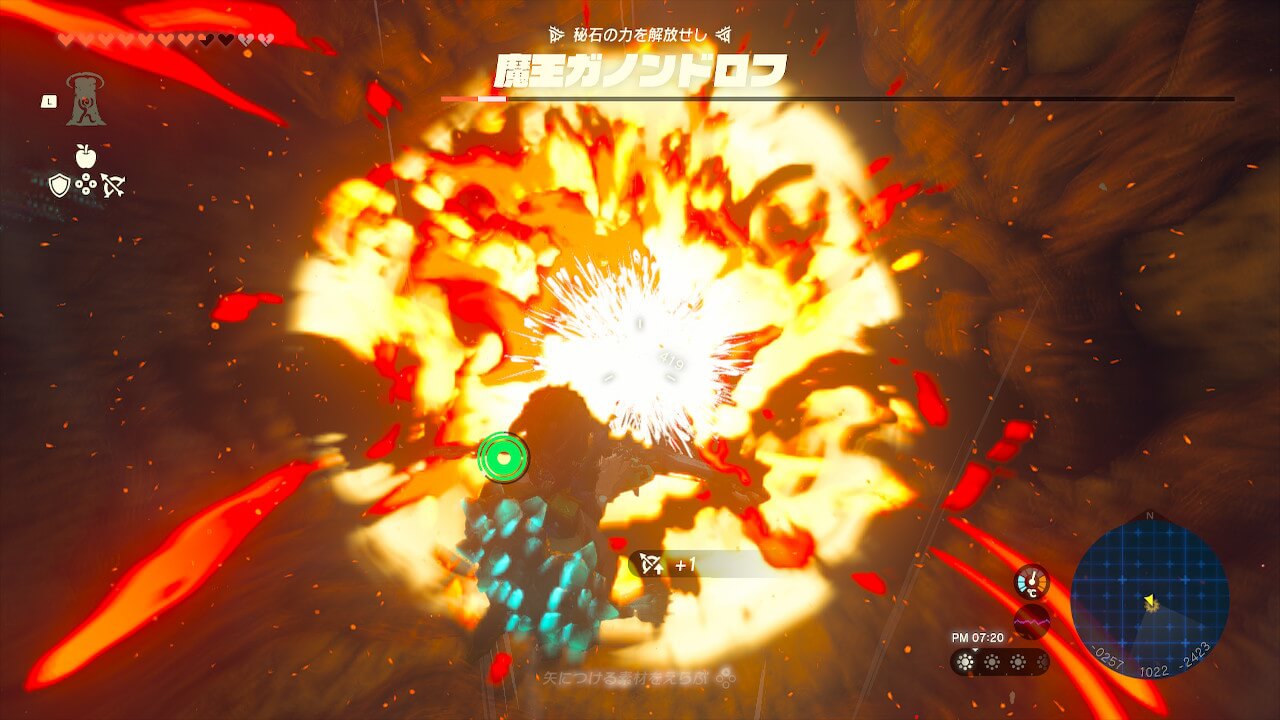Click the temperature gauge icon
The image size is (1280, 720).
point(1031,582)
